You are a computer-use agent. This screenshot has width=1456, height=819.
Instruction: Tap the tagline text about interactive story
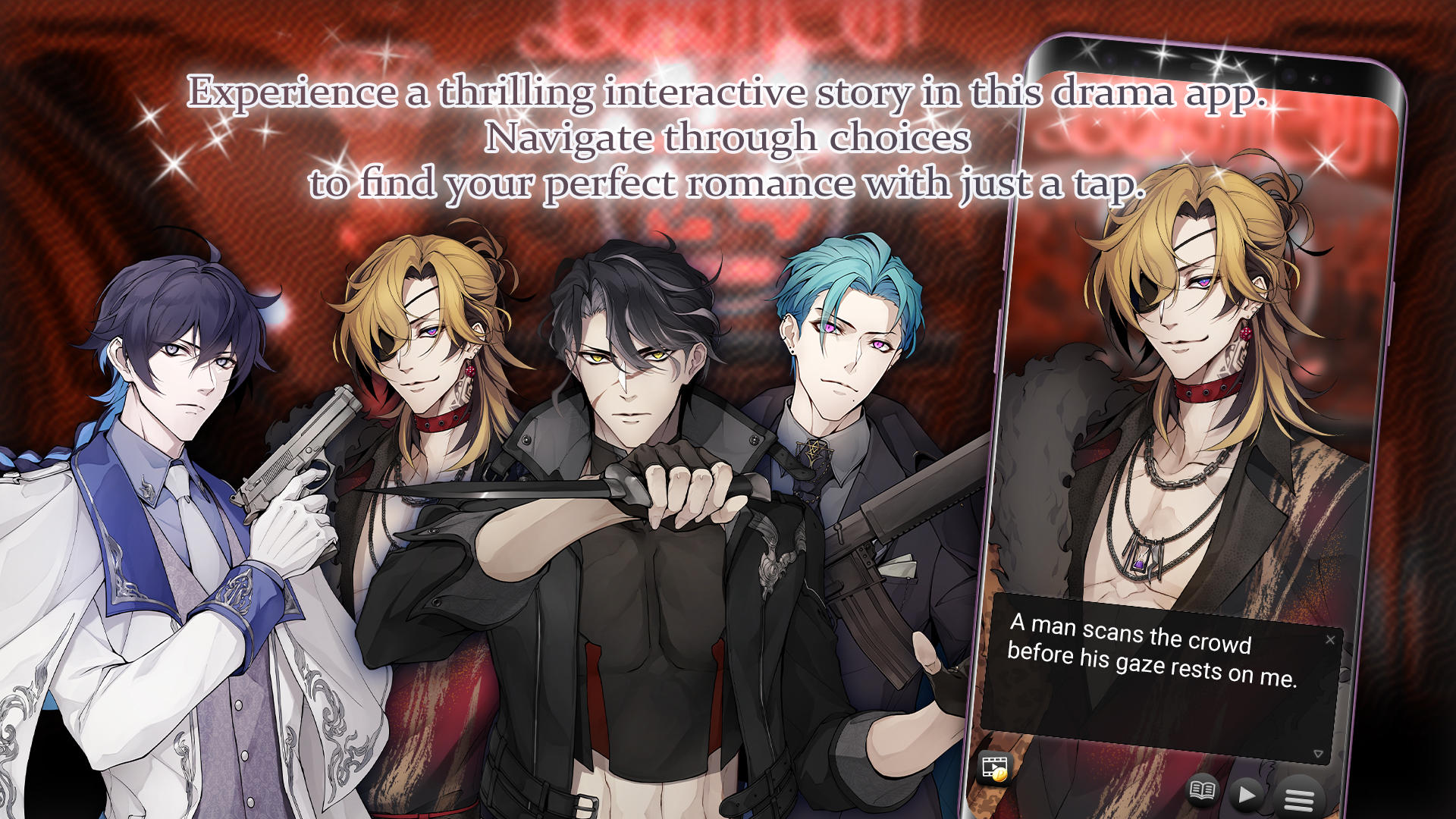tap(728, 136)
